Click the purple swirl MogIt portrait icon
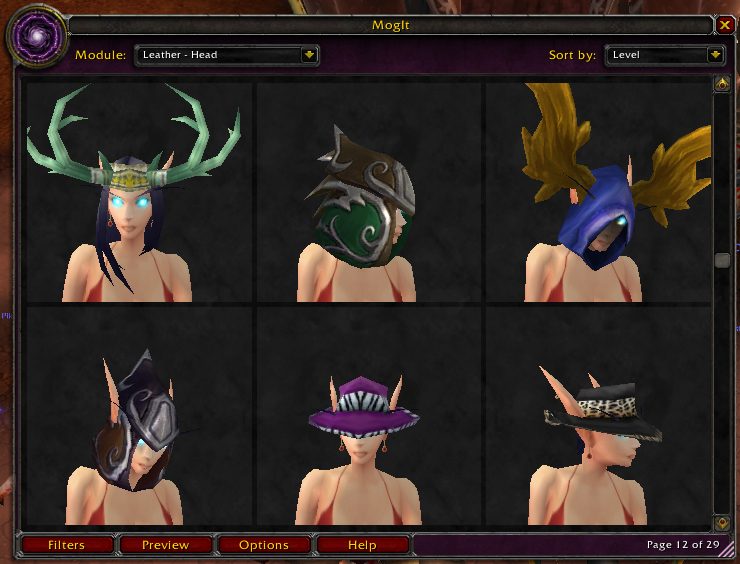The width and height of the screenshot is (740, 564). point(37,37)
